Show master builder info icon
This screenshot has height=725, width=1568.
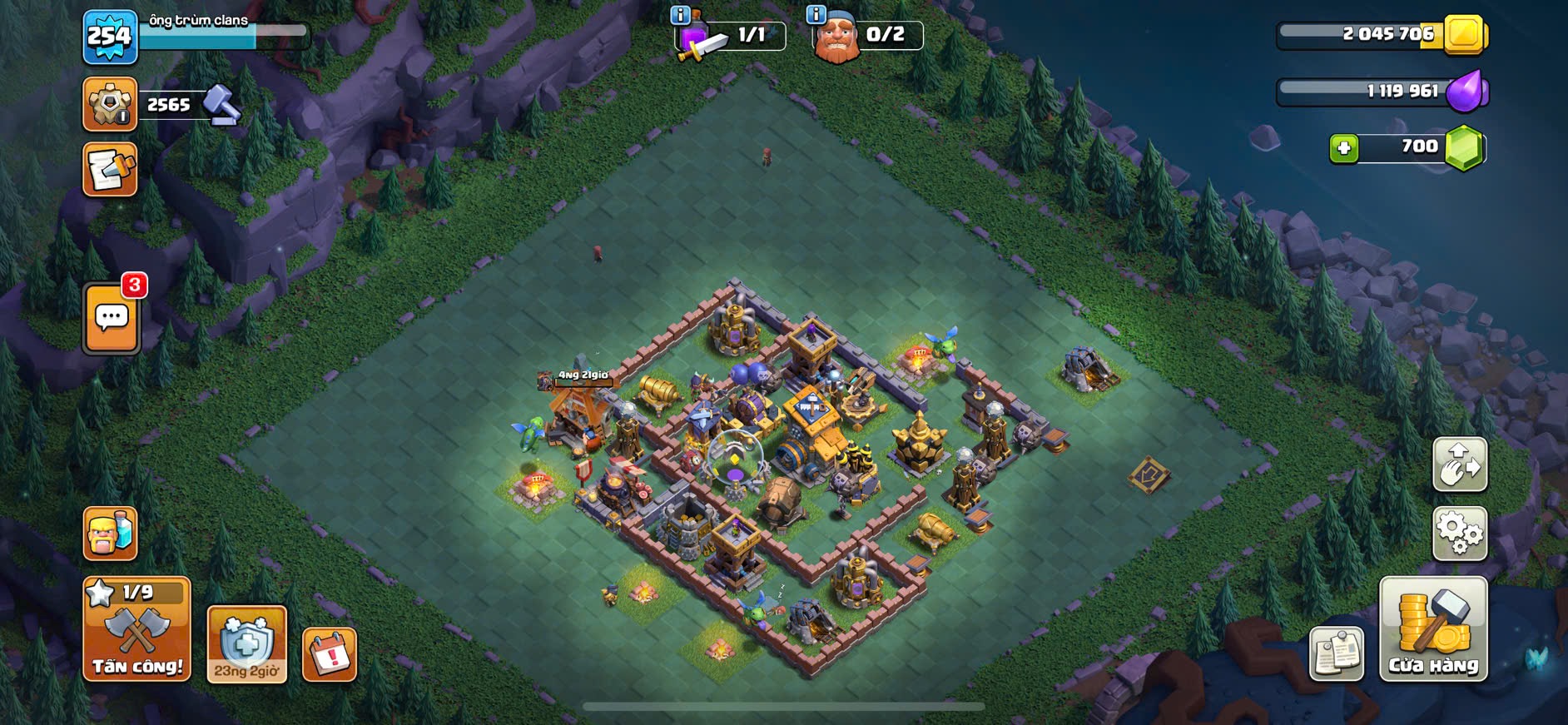[816, 15]
